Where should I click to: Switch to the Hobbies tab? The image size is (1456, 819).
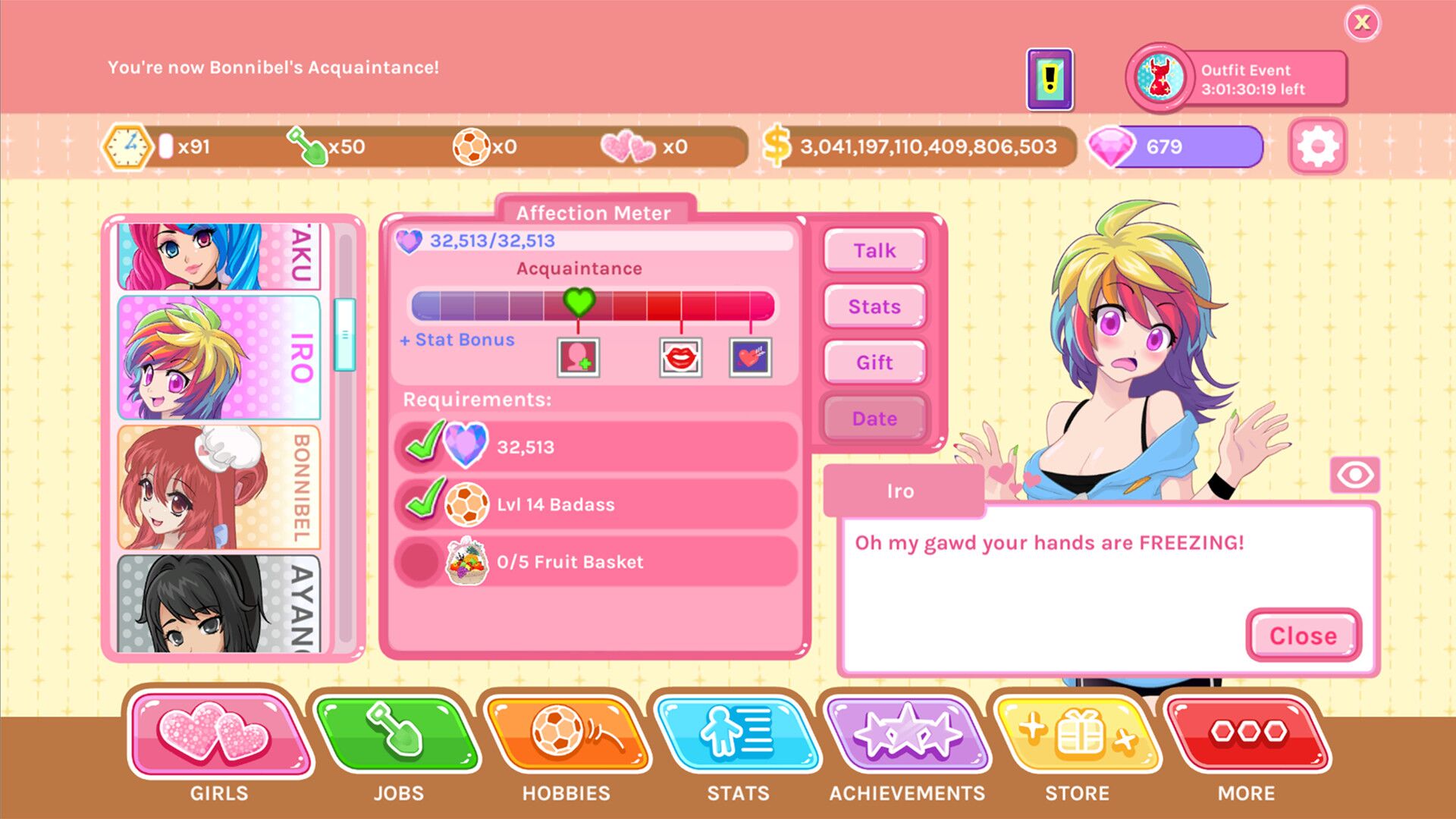click(x=566, y=736)
